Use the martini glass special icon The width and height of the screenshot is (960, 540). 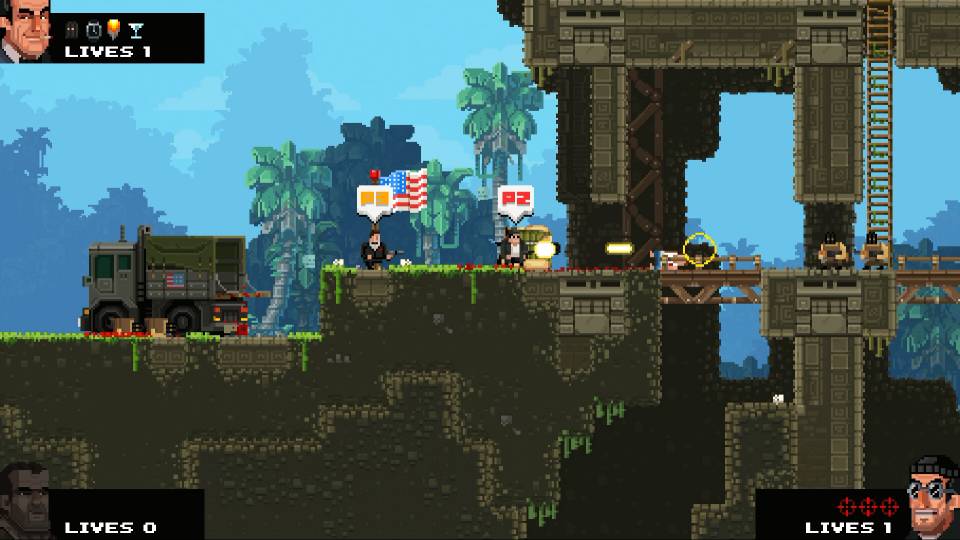(134, 31)
